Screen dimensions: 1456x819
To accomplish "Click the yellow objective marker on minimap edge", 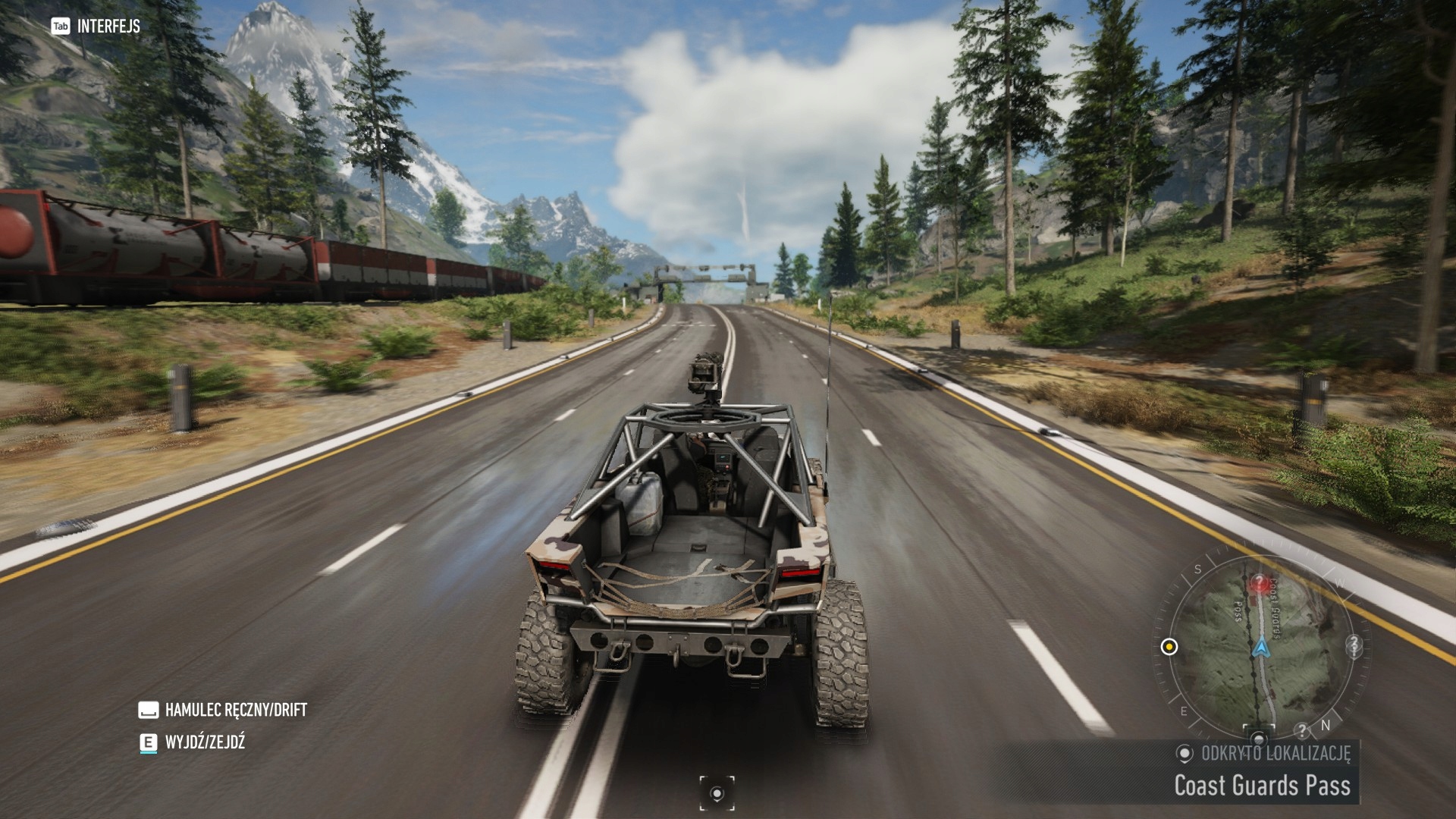I will click(x=1169, y=647).
